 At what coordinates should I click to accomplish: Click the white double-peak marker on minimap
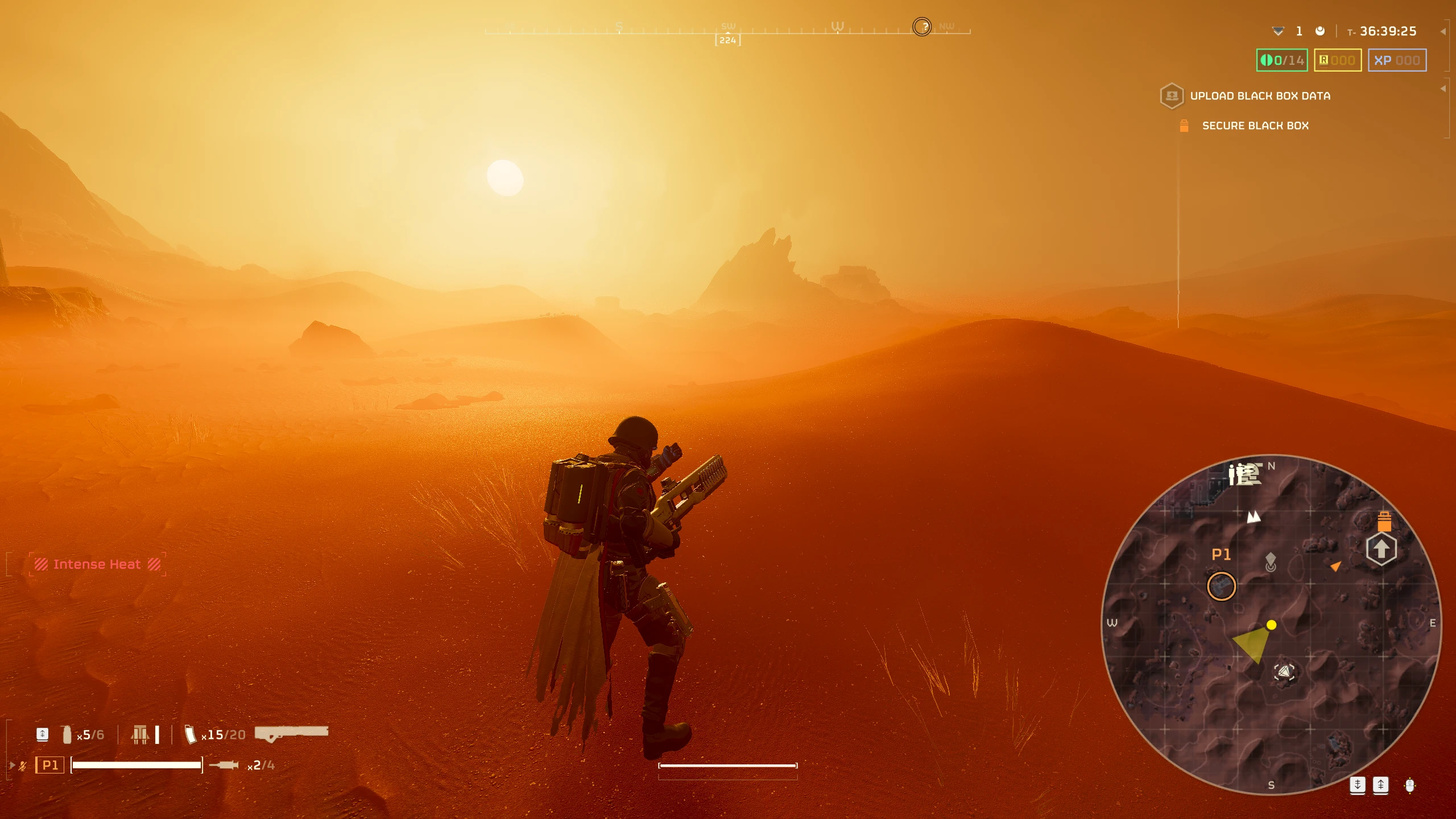point(1254,516)
